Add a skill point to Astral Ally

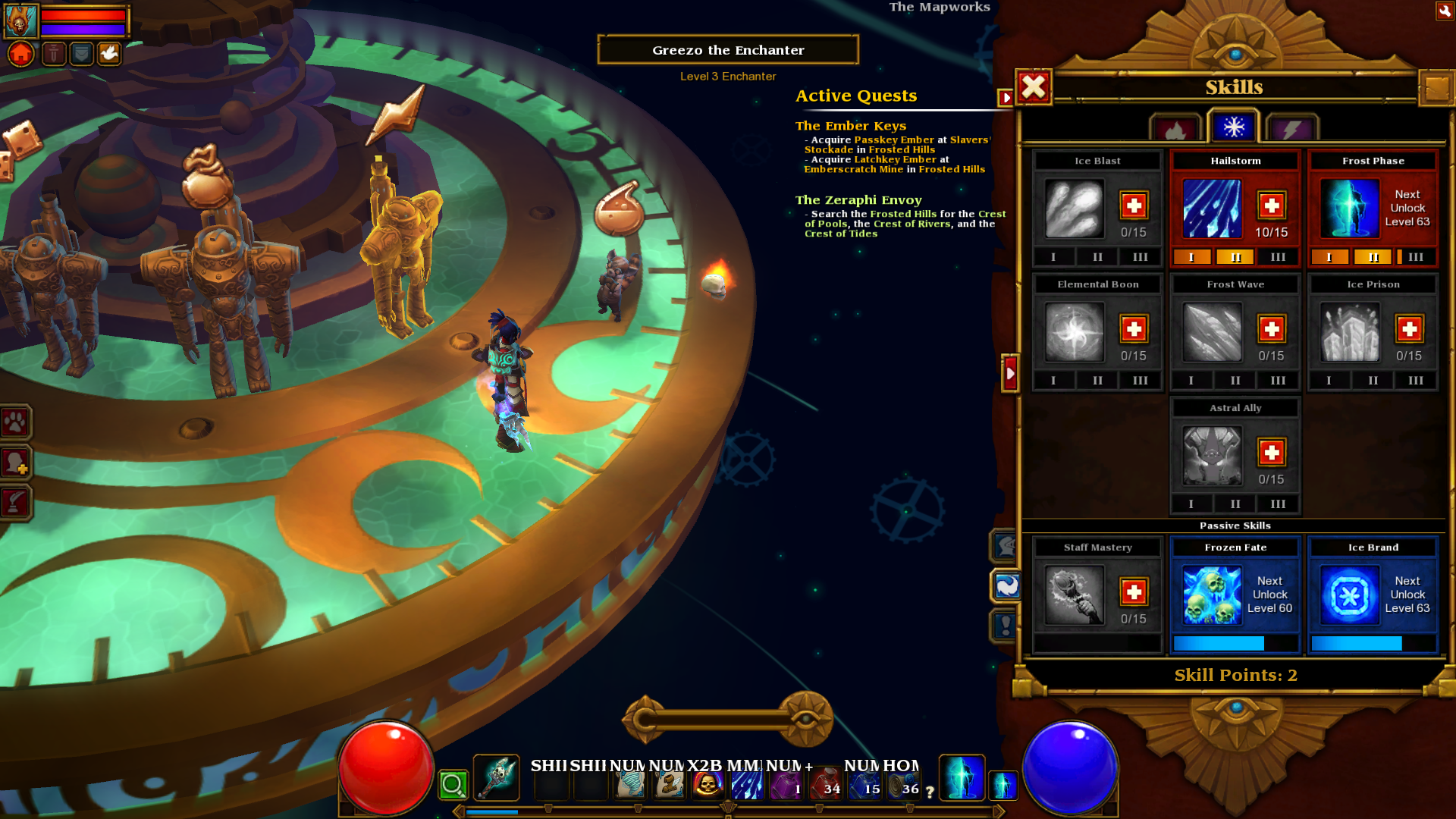click(x=1271, y=453)
